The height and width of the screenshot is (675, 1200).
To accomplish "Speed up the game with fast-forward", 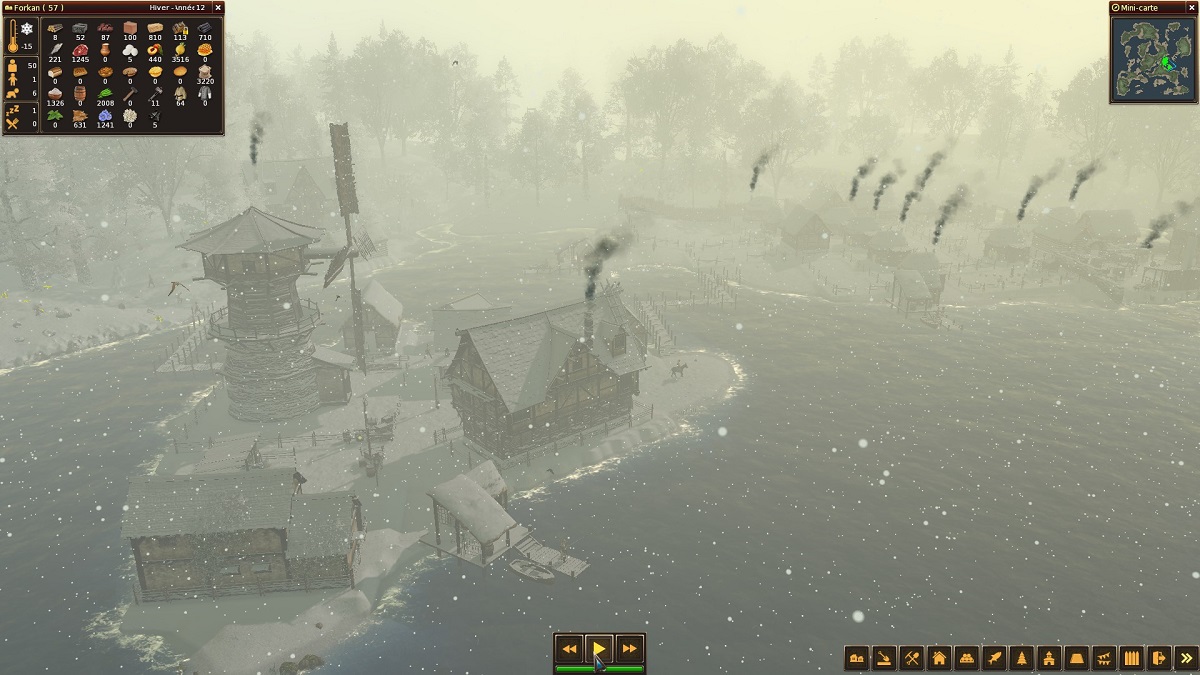I will coord(629,649).
